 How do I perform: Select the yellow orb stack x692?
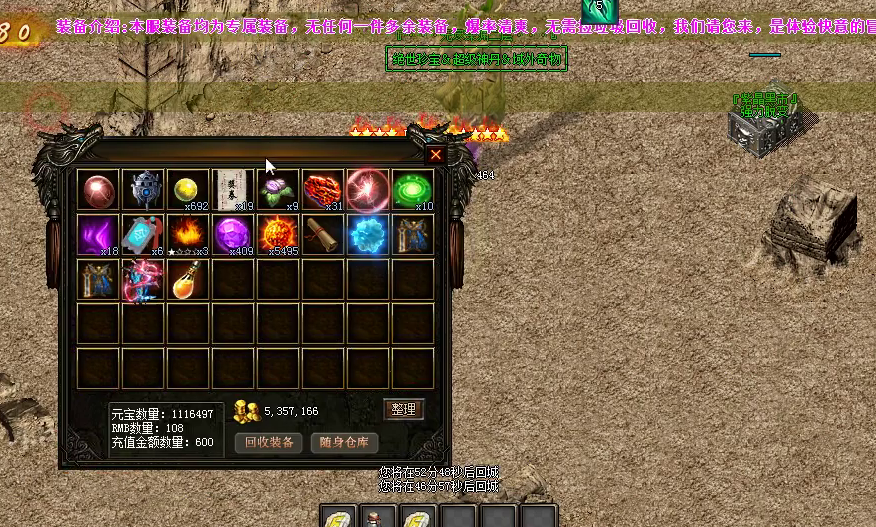(188, 189)
